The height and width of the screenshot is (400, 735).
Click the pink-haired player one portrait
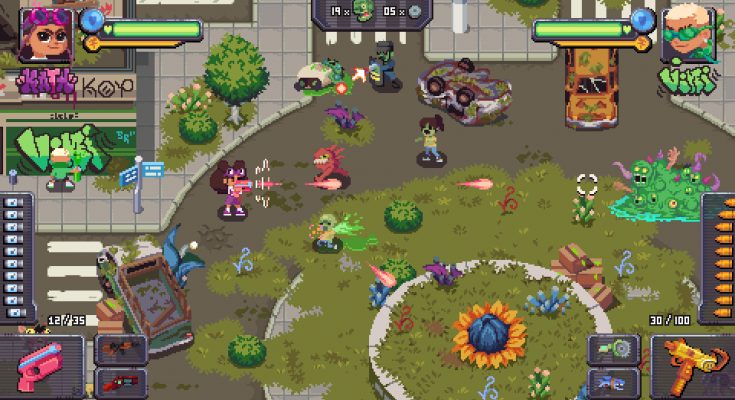pos(46,33)
